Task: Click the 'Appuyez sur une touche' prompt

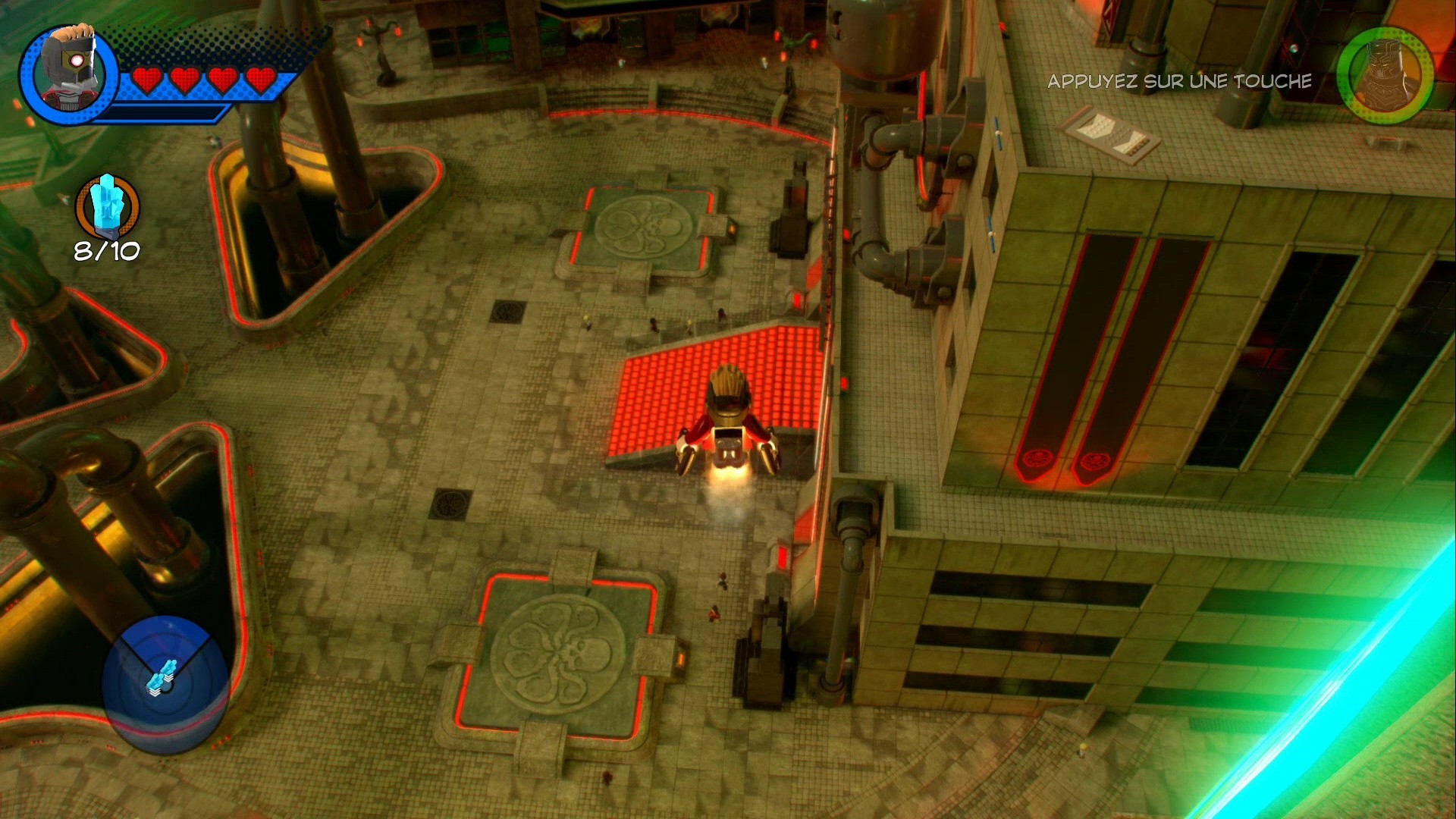Action: point(1178,82)
